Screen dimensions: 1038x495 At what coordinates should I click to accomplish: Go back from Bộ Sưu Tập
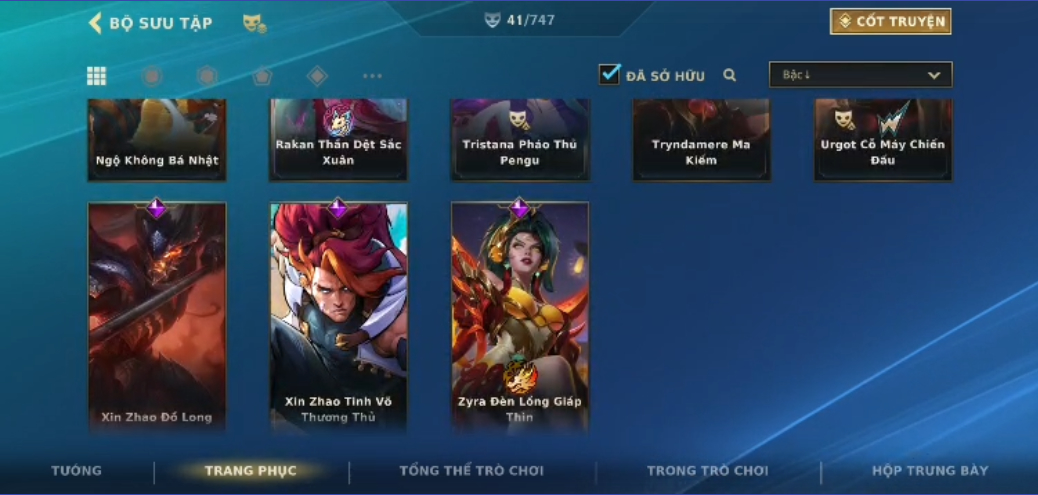[96, 23]
